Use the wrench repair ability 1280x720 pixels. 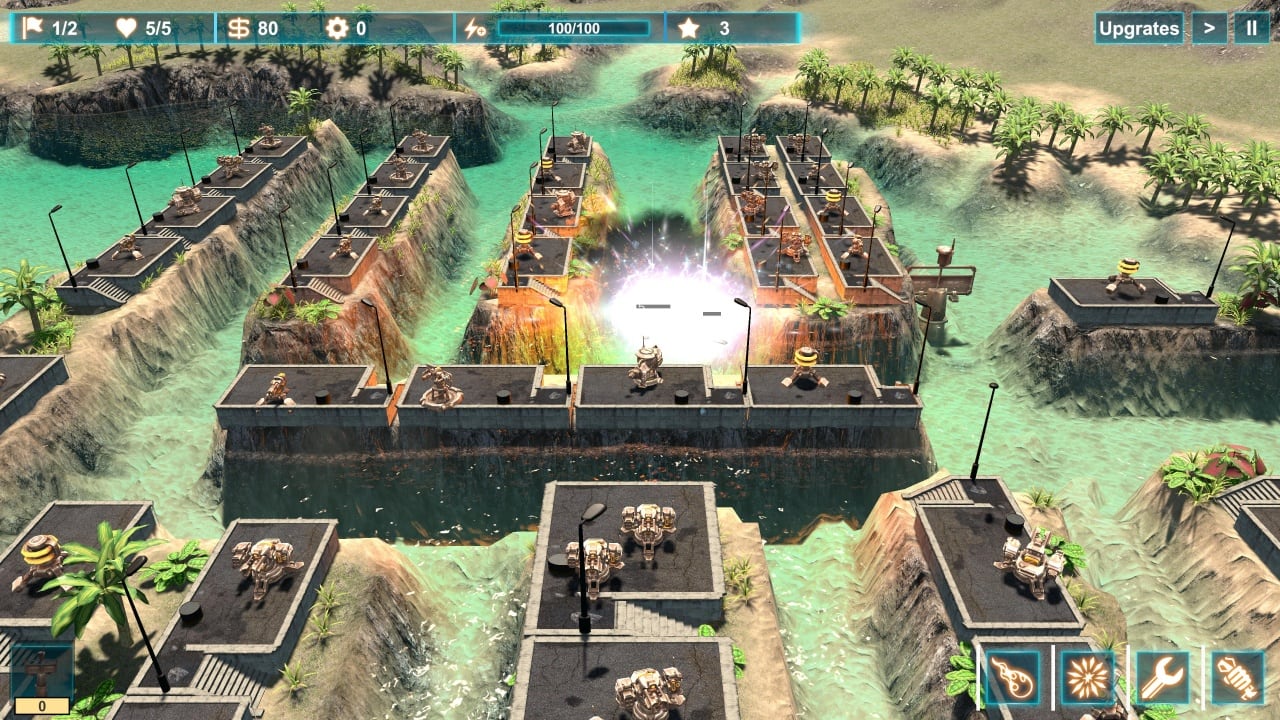point(1163,677)
